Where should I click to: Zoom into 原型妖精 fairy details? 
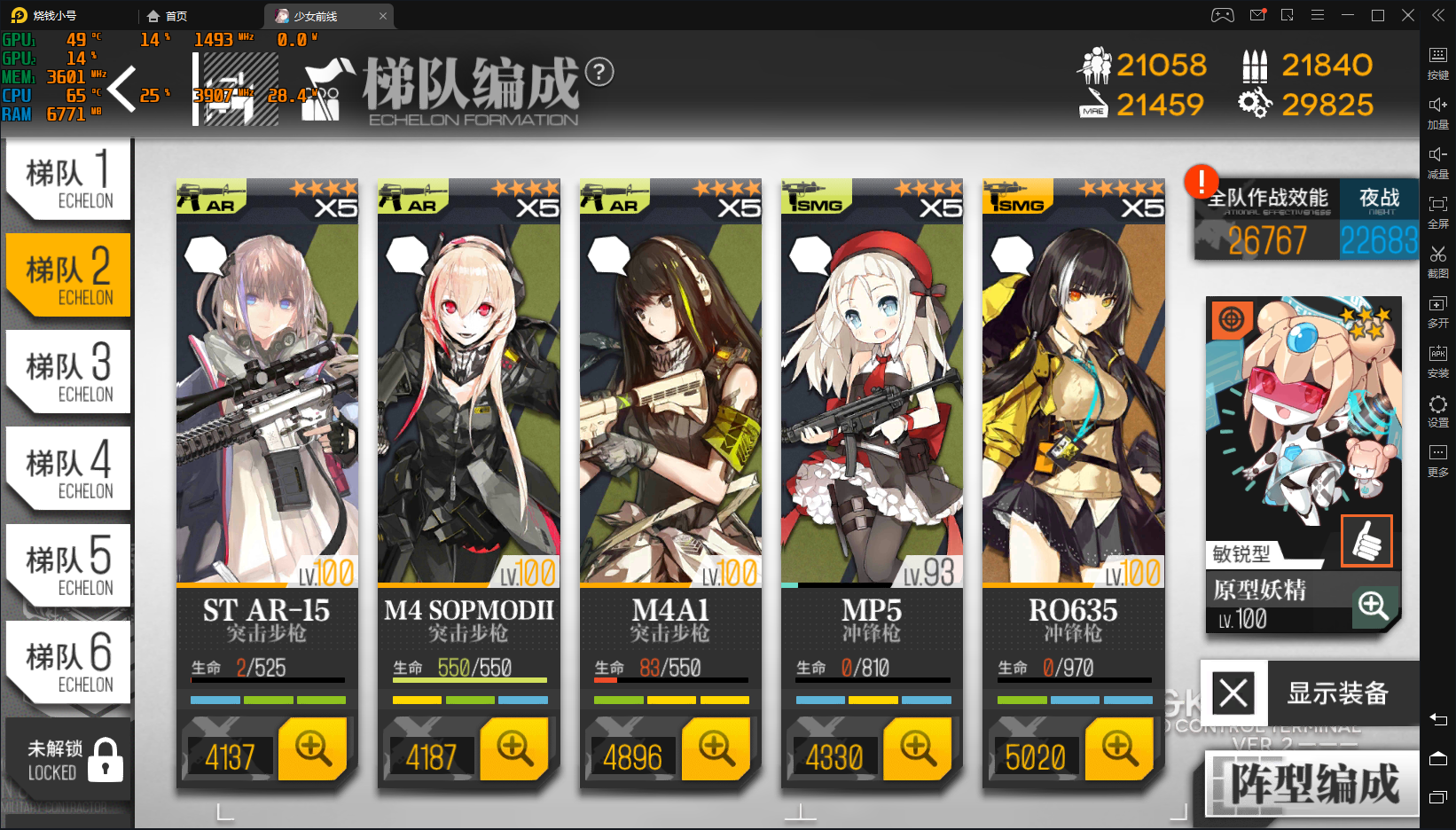pyautogui.click(x=1374, y=607)
